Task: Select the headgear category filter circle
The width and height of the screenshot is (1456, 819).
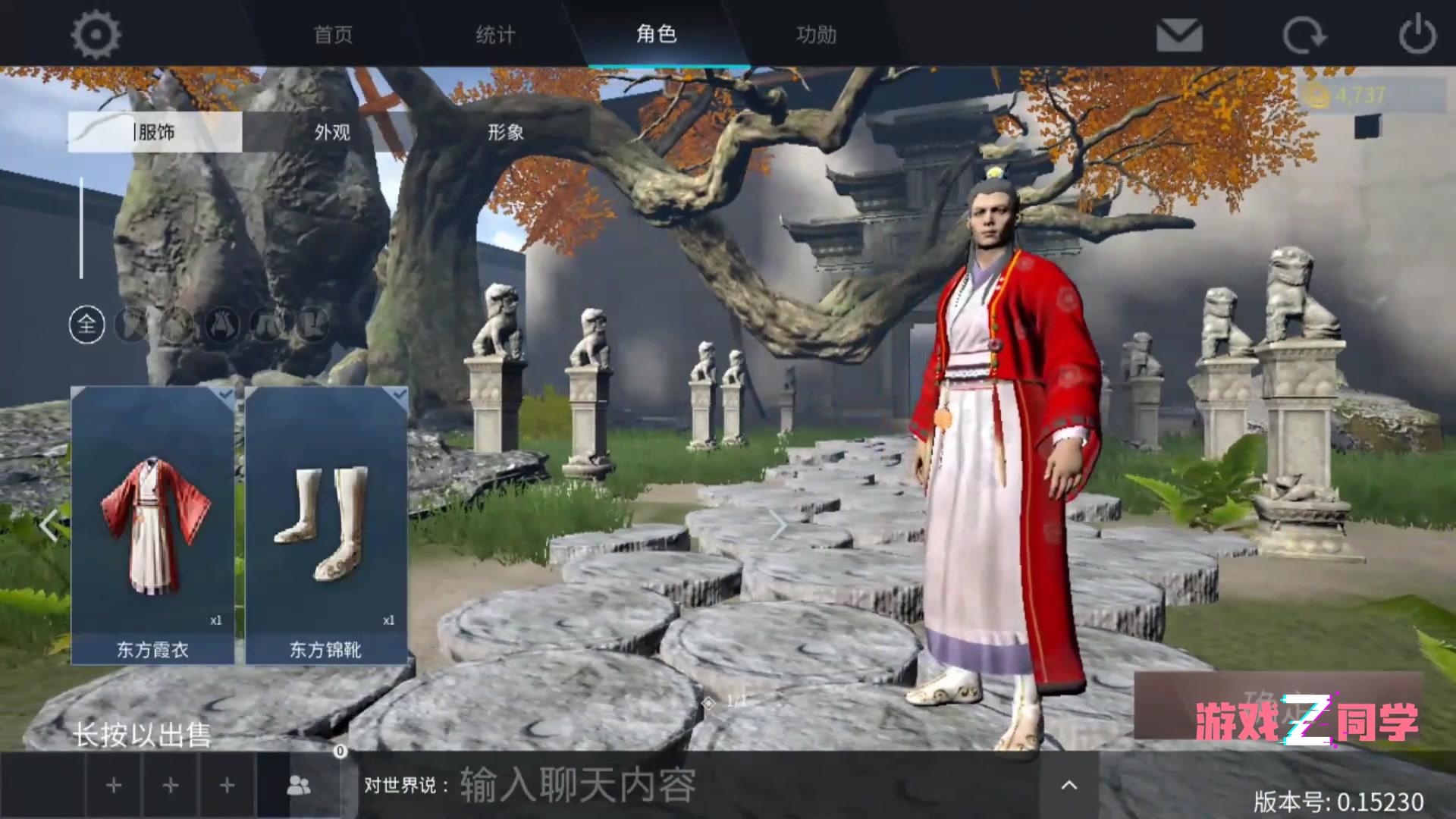Action: point(129,326)
